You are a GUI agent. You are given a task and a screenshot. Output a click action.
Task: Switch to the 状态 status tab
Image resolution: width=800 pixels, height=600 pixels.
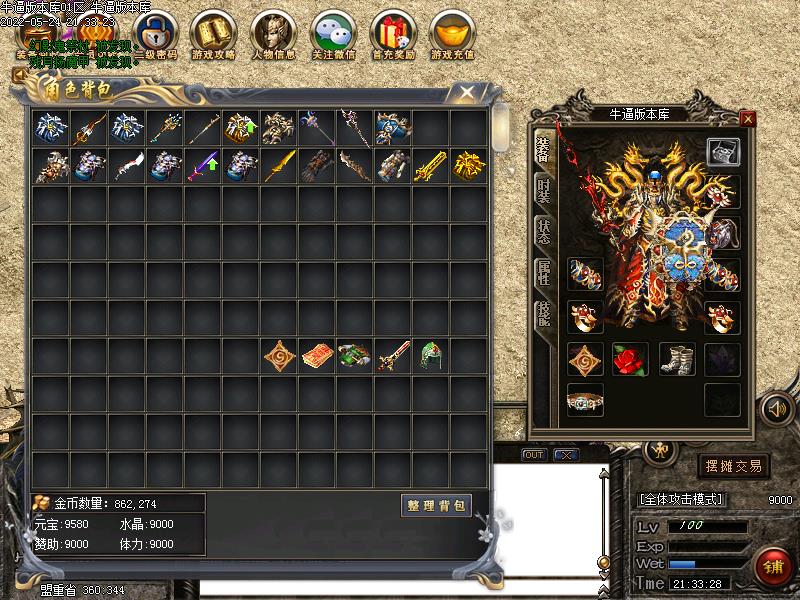(x=543, y=233)
